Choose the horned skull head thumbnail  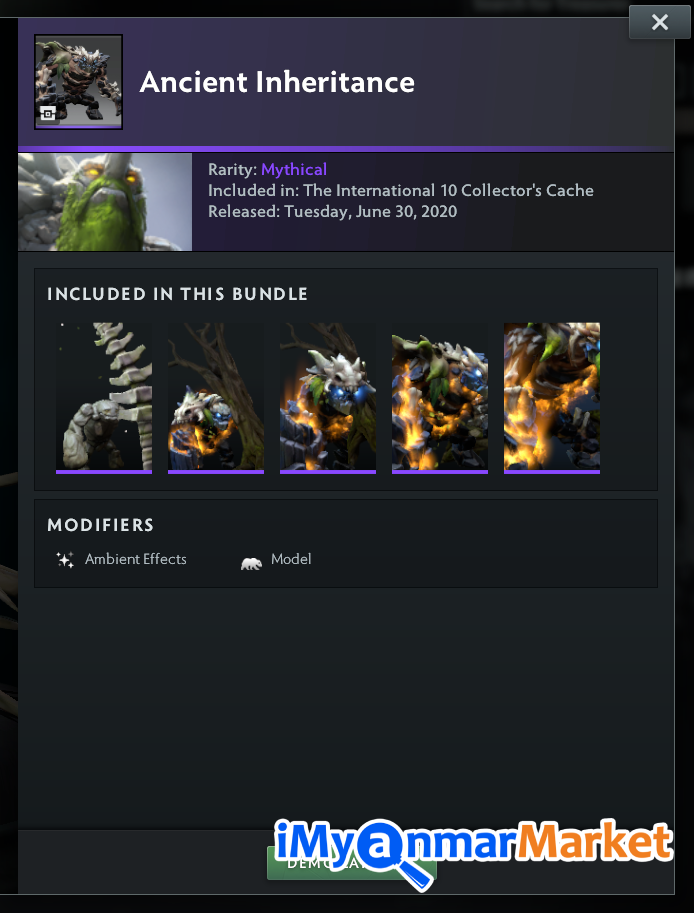tap(328, 397)
